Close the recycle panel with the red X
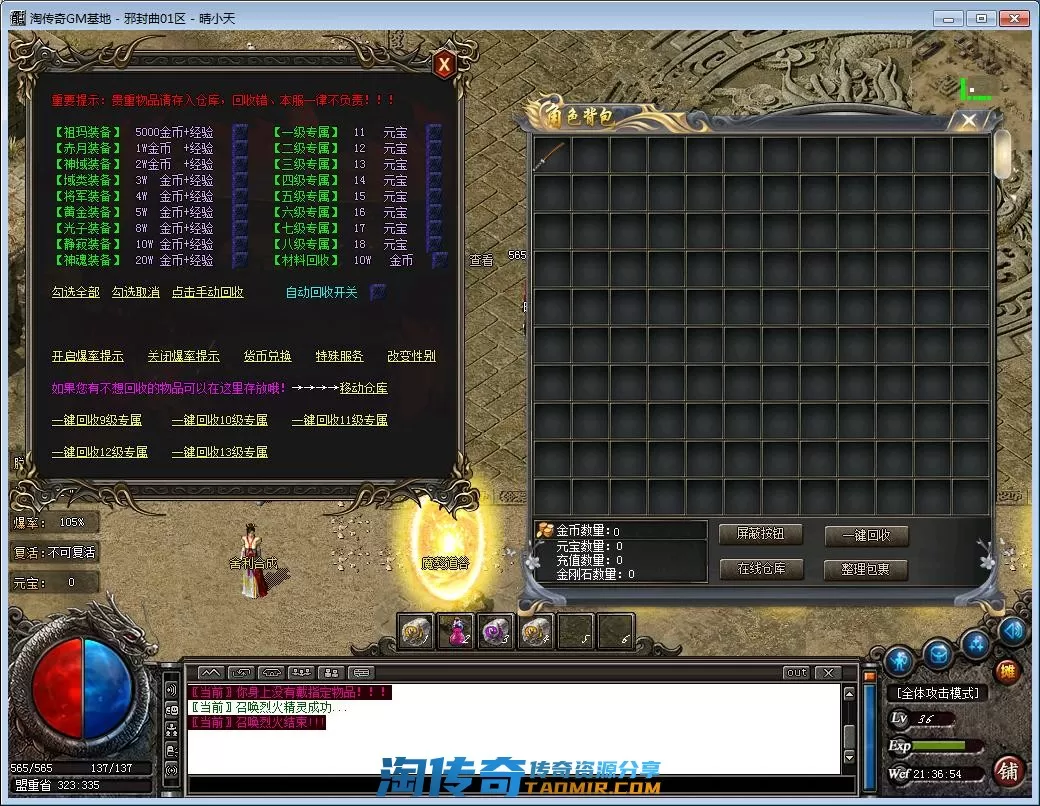The width and height of the screenshot is (1040, 806). 444,65
